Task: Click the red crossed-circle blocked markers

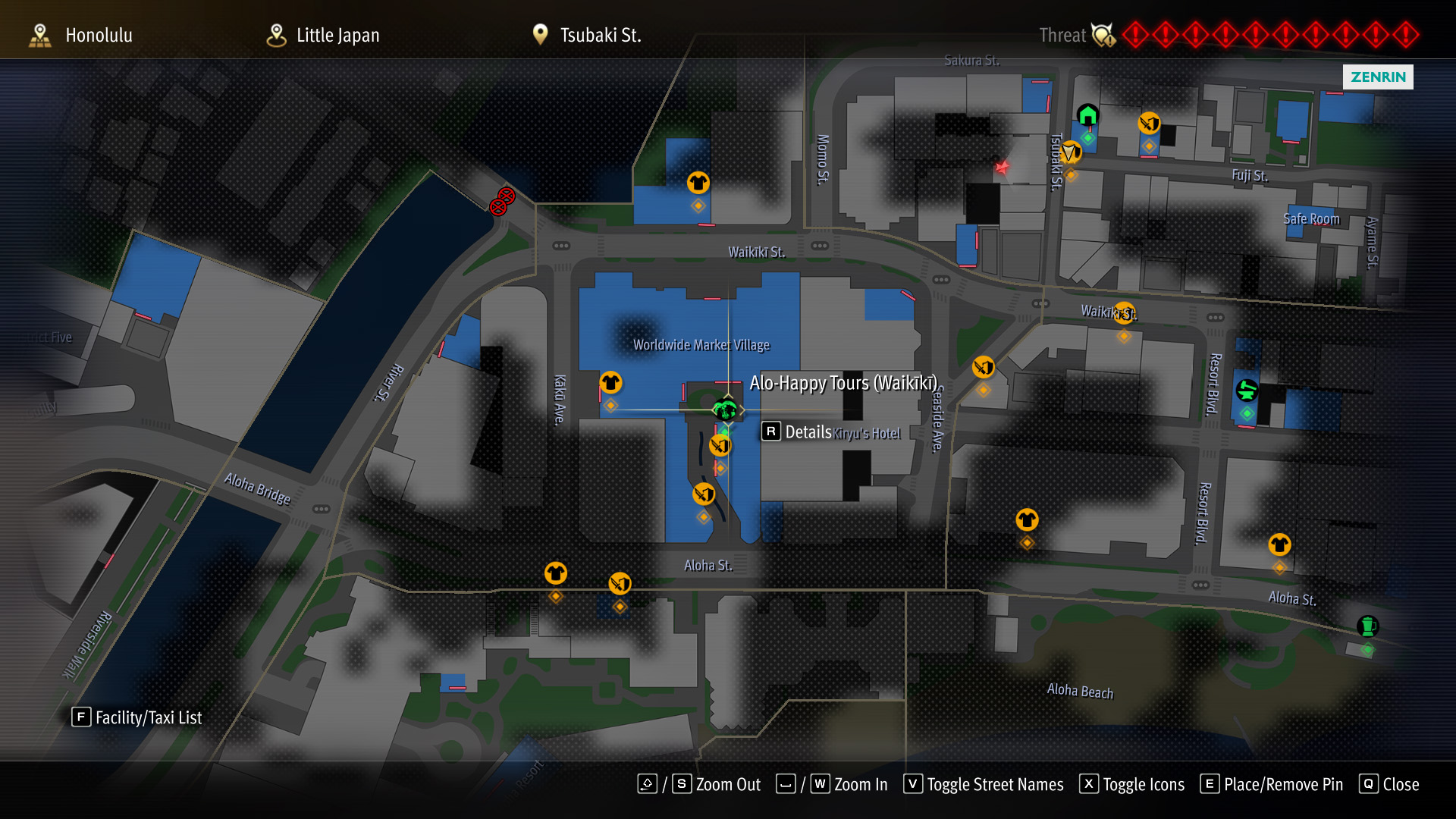Action: click(x=502, y=202)
